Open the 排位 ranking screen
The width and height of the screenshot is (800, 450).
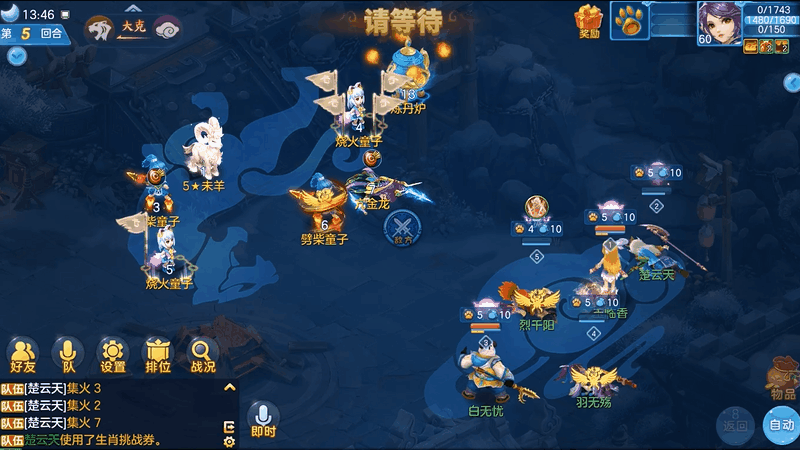click(x=158, y=354)
